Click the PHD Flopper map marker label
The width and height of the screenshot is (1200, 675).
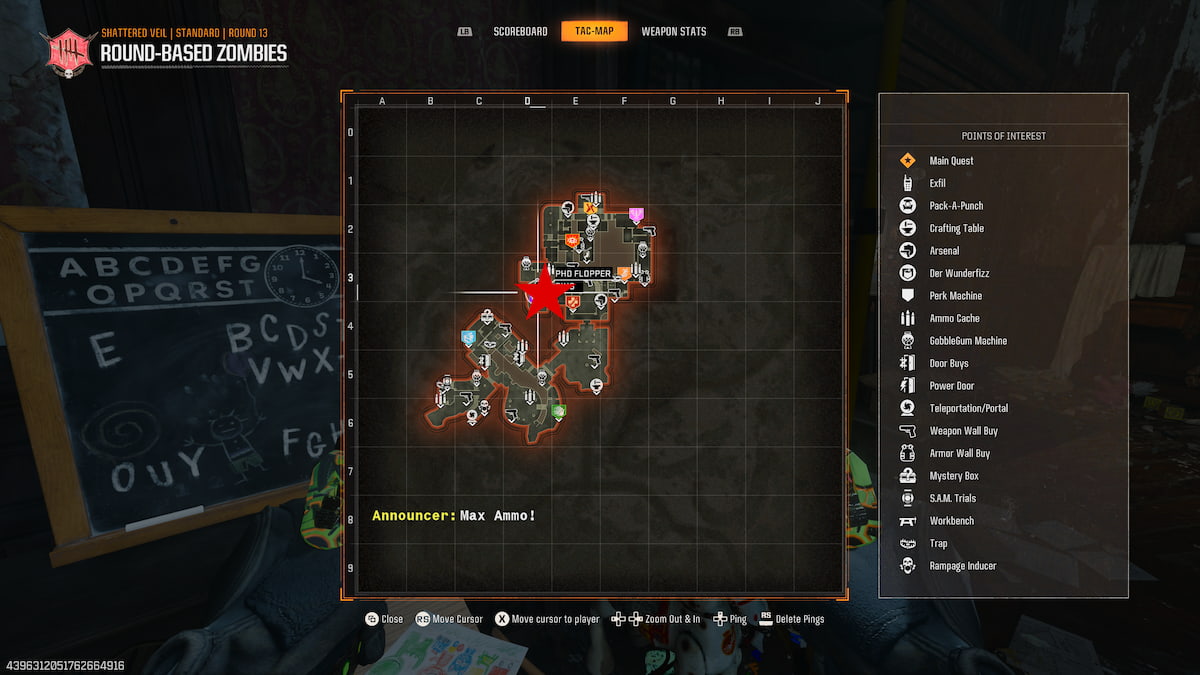[x=583, y=274]
